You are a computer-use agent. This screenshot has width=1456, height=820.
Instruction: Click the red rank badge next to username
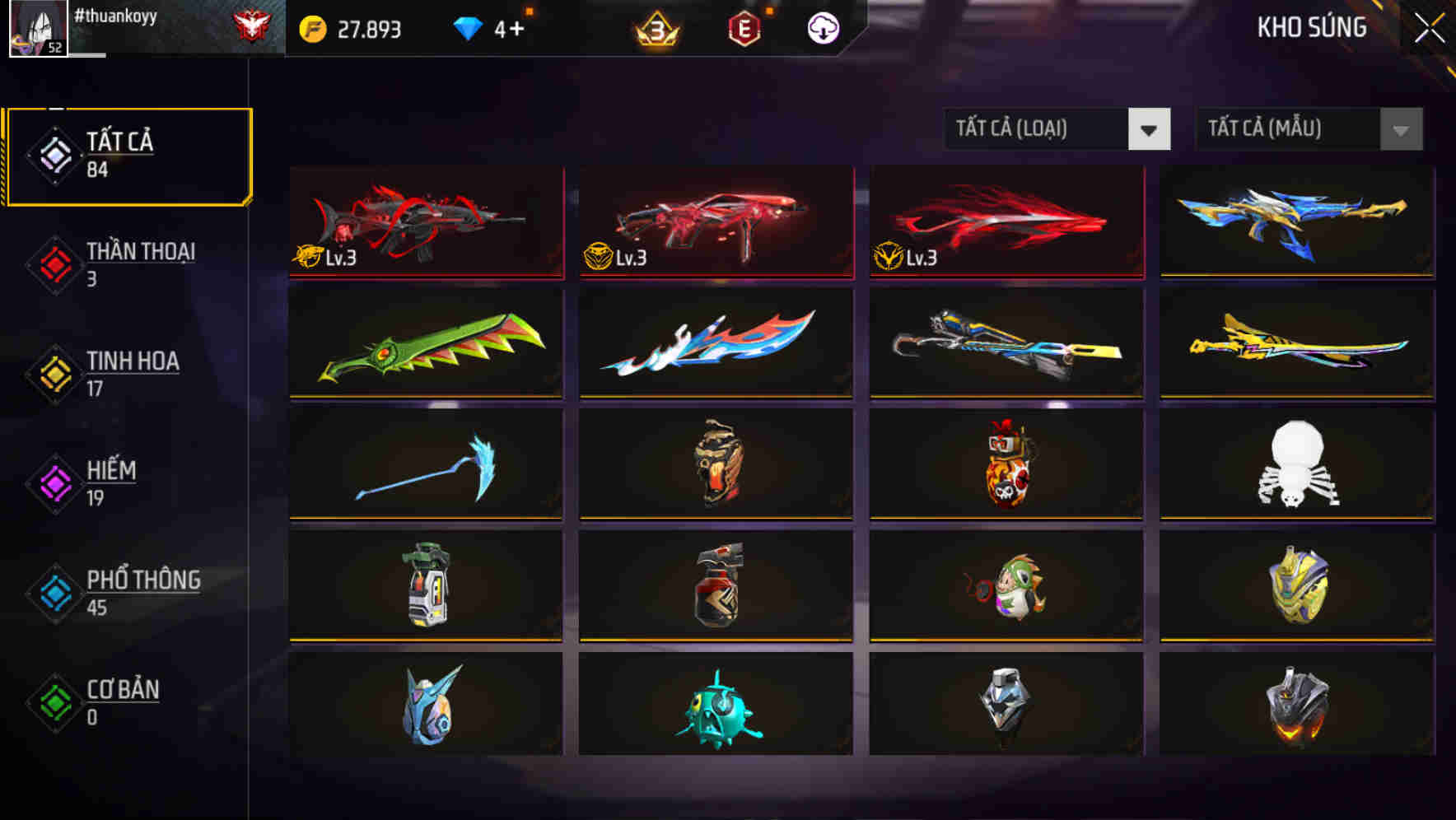click(249, 25)
